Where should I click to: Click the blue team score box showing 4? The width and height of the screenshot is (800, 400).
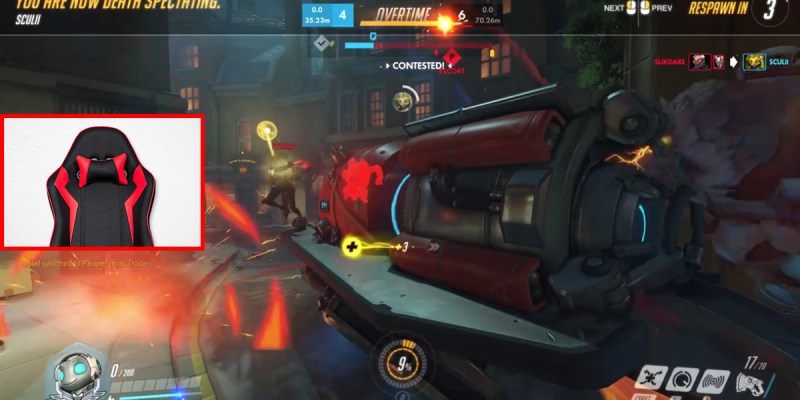tap(343, 15)
